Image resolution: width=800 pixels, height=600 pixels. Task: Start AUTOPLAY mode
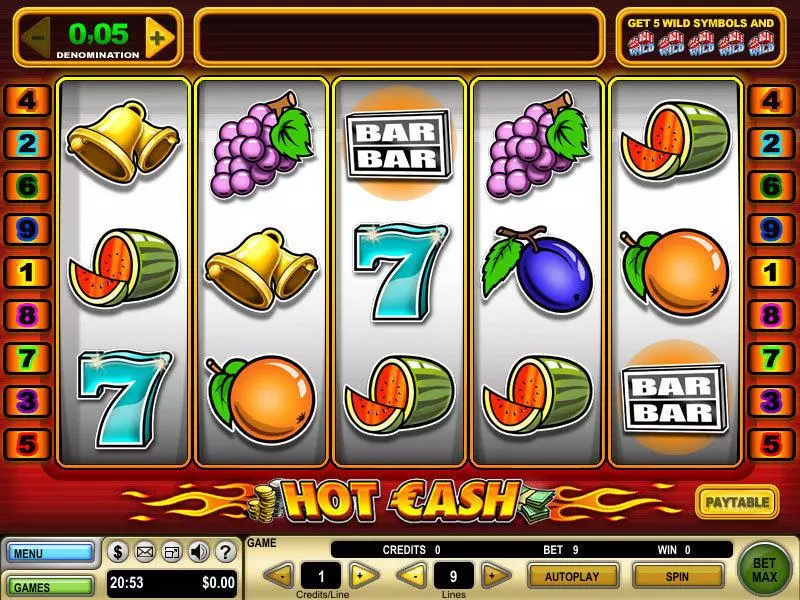click(x=572, y=576)
